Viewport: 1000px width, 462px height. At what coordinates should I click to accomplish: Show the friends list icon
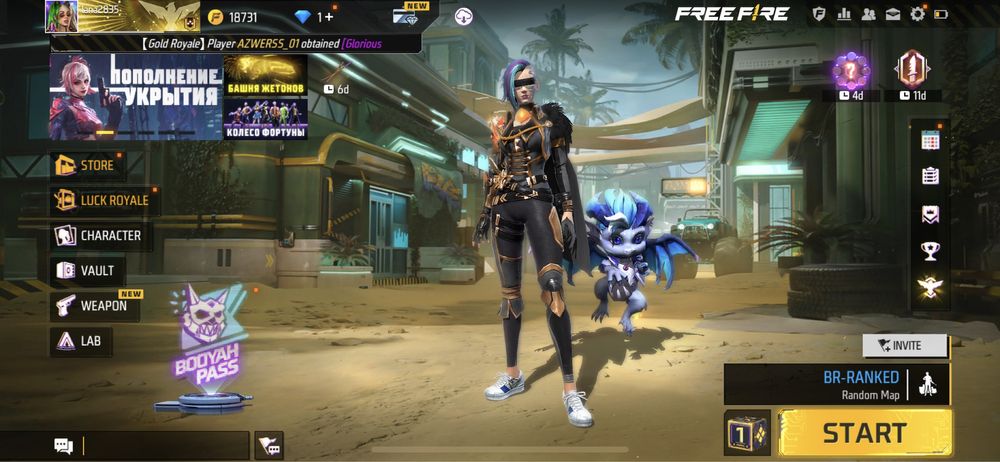click(x=868, y=14)
